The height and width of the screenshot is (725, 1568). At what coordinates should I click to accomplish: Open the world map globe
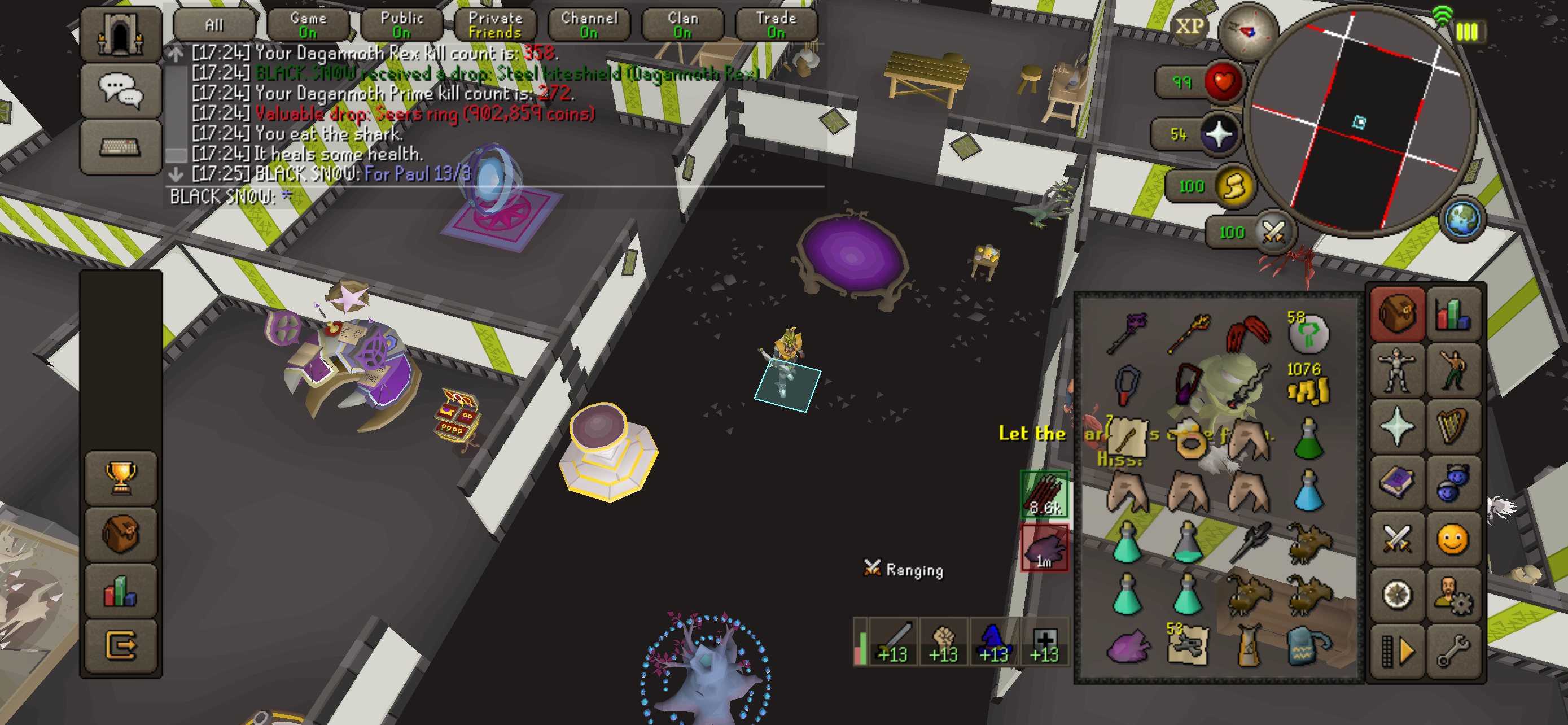click(x=1461, y=218)
